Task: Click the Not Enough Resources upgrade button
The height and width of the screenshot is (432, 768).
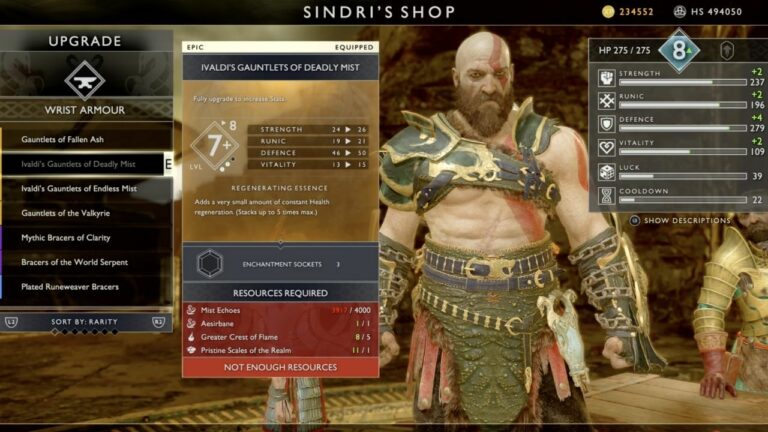Action: [x=280, y=367]
